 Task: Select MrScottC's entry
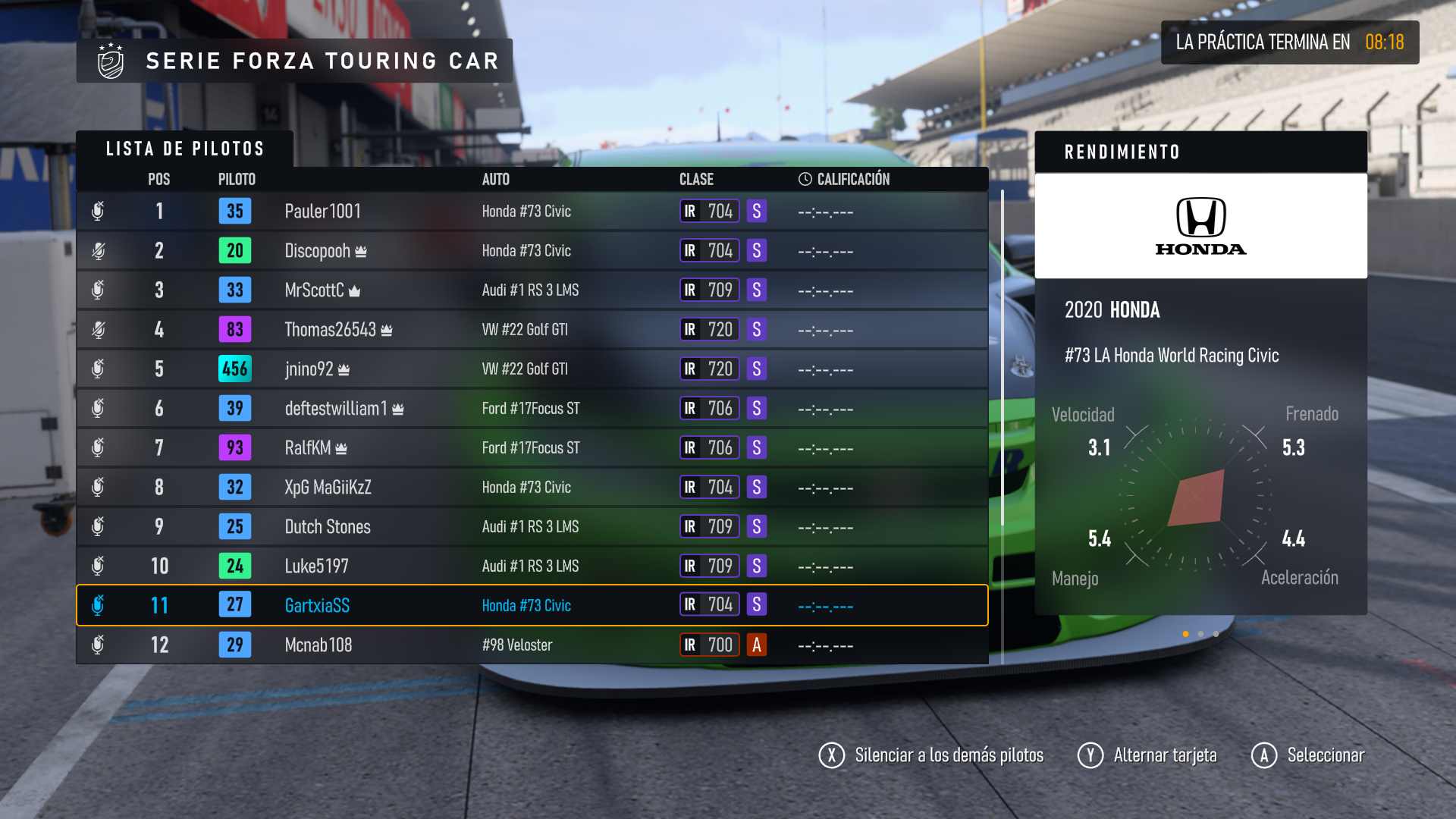(531, 290)
